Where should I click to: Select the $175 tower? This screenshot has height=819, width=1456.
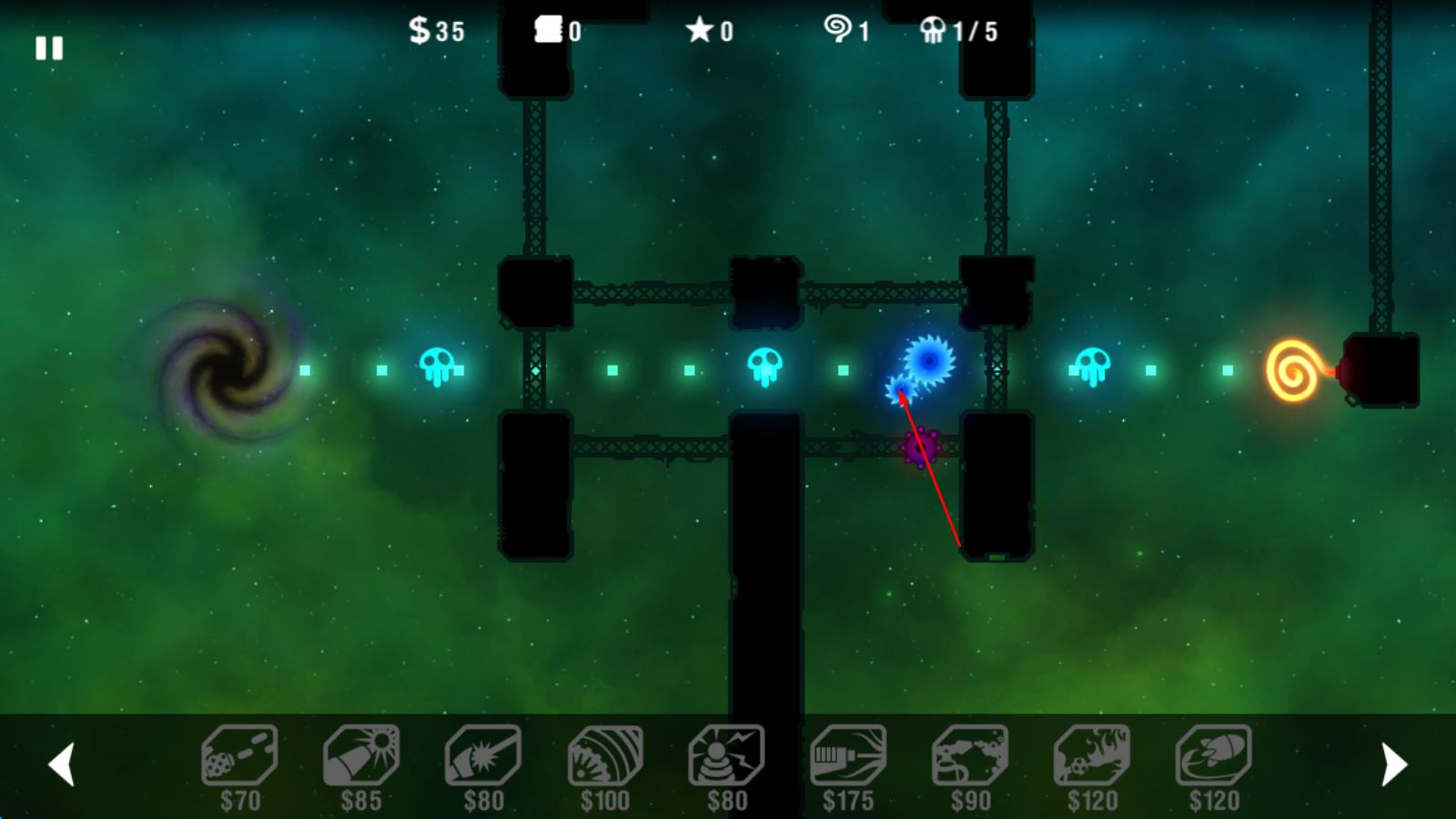848,756
